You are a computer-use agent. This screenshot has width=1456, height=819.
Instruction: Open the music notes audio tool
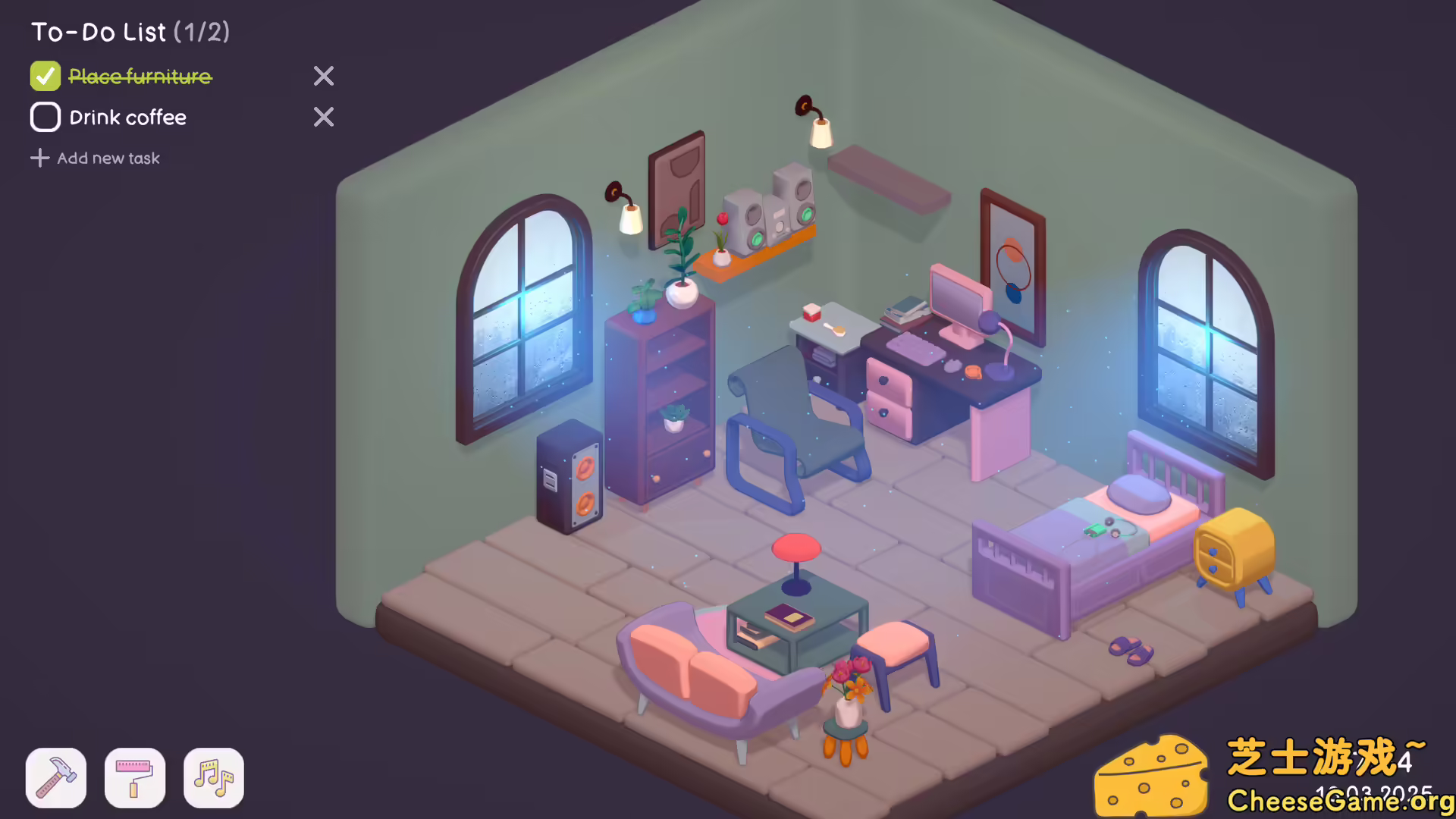(213, 778)
